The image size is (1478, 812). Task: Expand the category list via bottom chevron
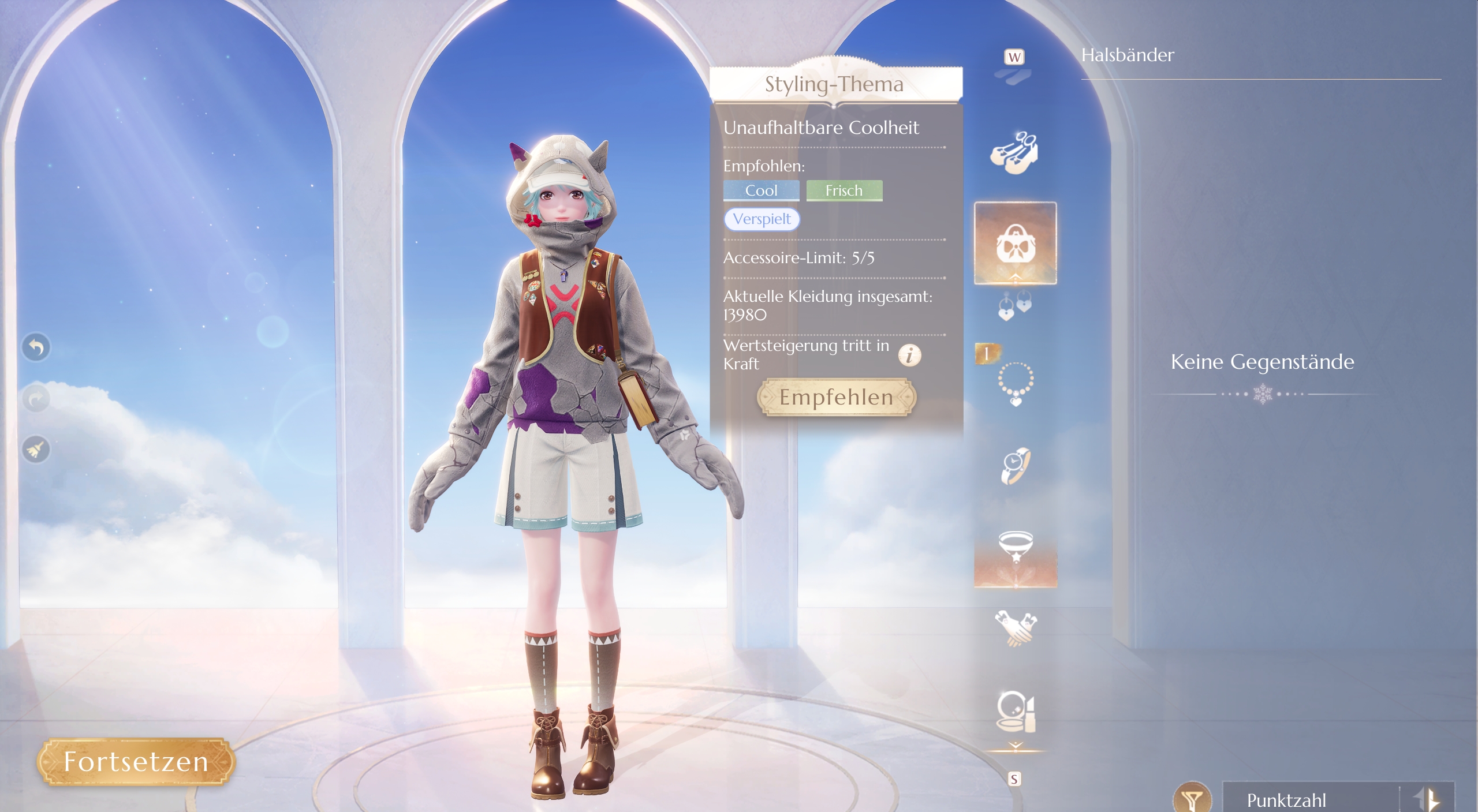[x=1016, y=745]
